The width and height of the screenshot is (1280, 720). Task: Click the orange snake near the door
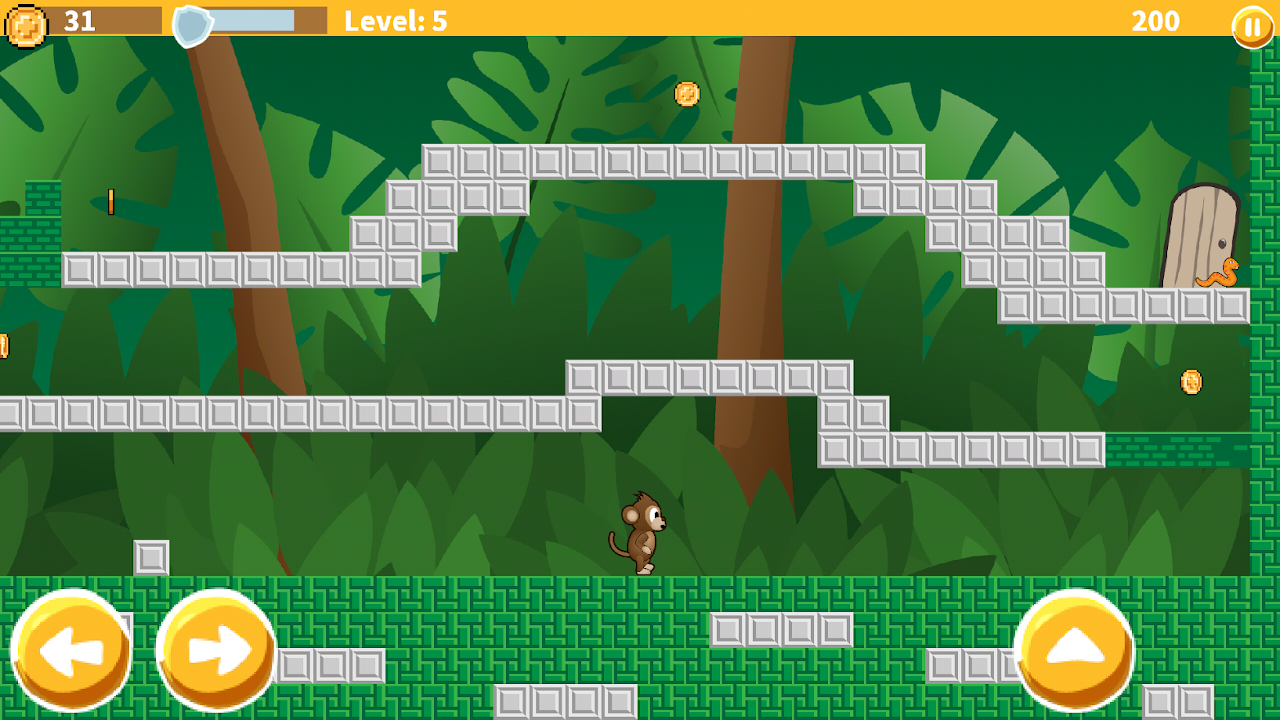tap(1215, 272)
